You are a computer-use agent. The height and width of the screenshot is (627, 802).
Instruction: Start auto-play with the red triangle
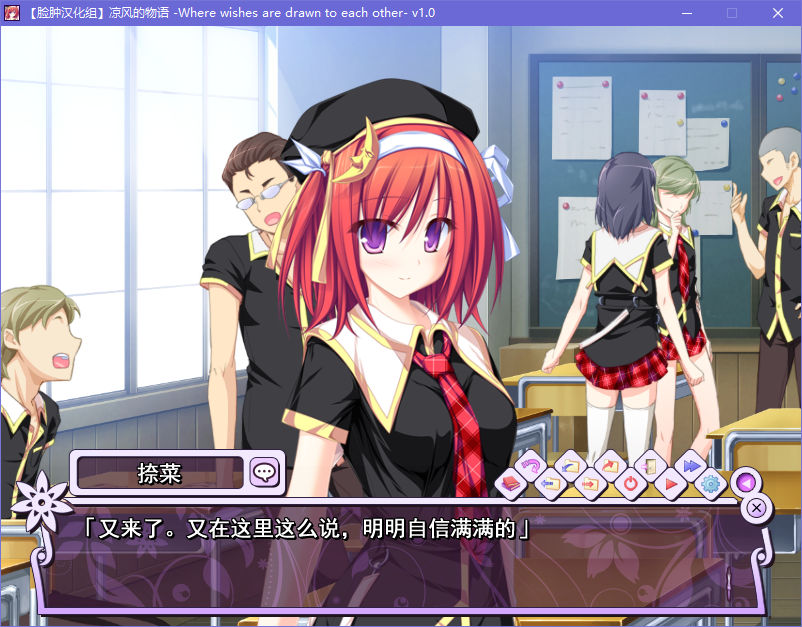671,485
